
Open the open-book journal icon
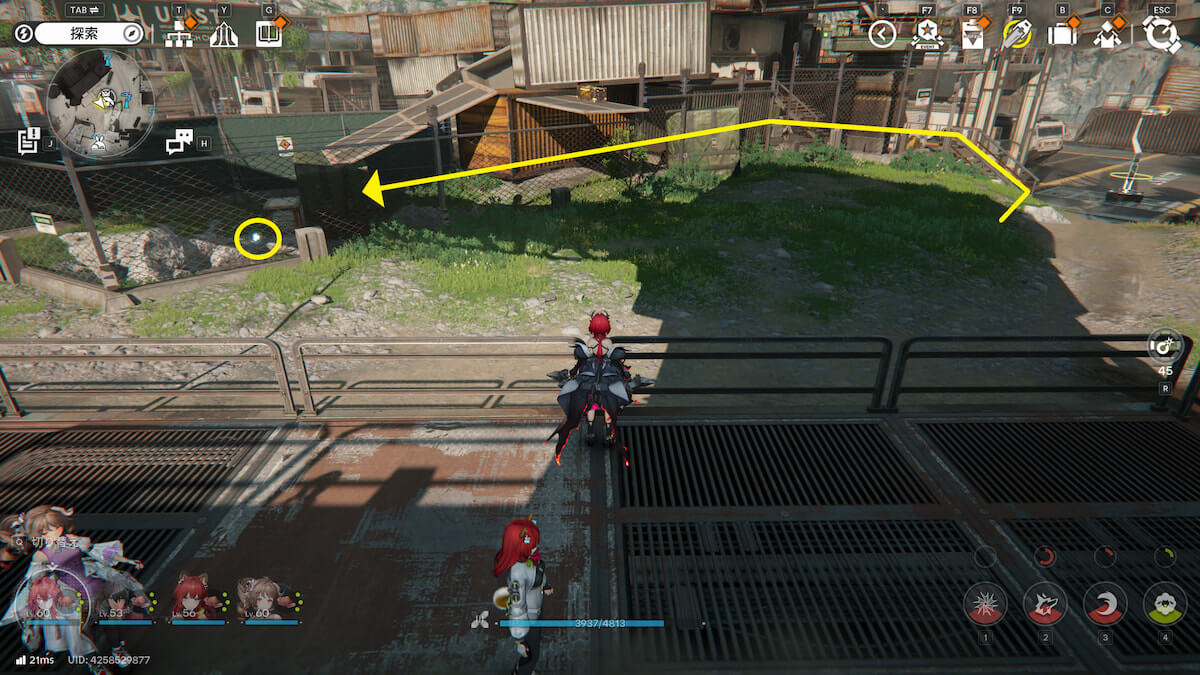(x=268, y=35)
